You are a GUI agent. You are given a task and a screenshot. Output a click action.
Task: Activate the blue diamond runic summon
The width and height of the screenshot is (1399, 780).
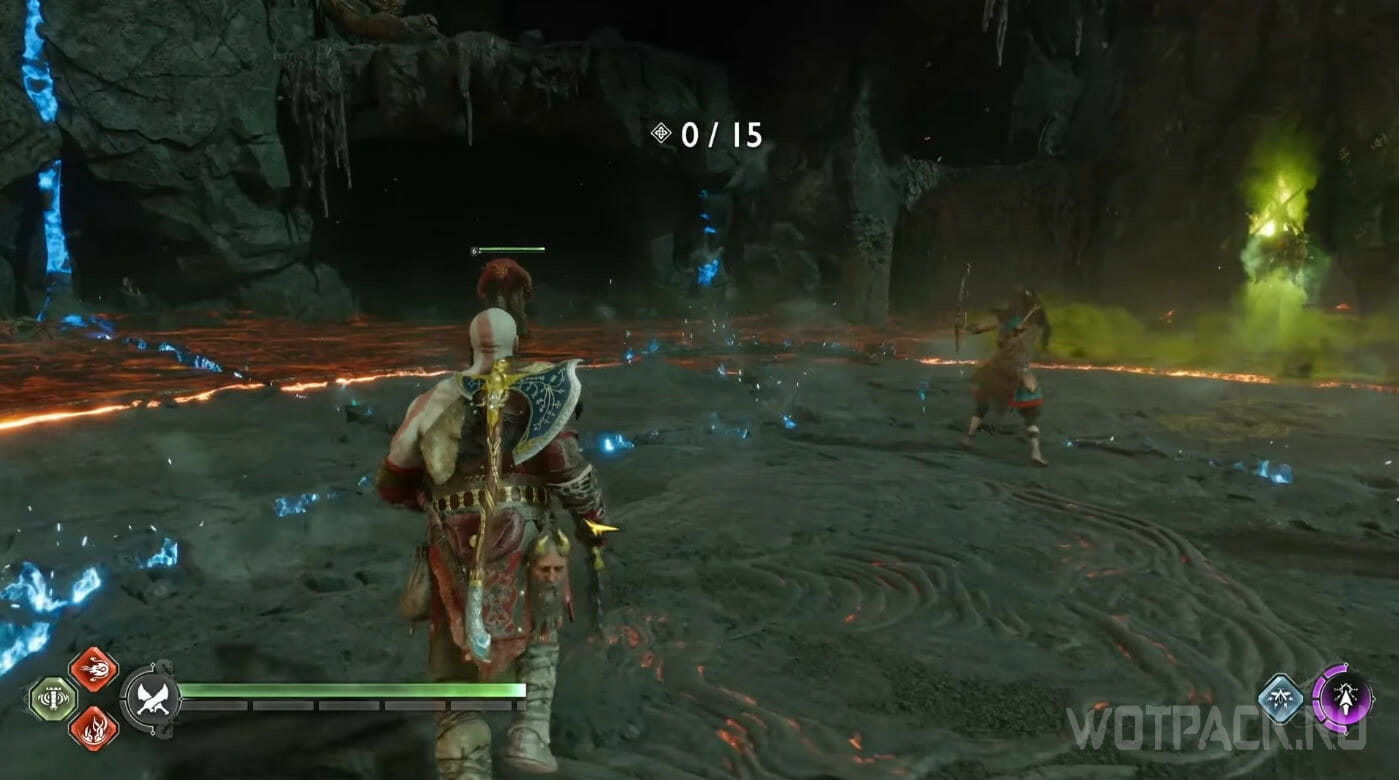[1282, 698]
